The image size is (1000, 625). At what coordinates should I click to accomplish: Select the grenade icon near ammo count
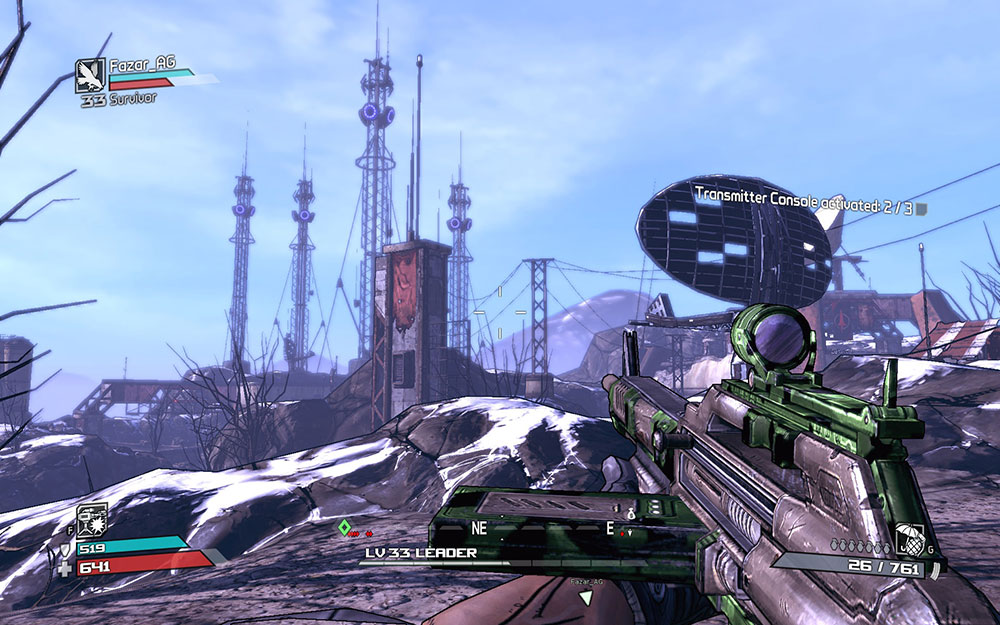click(909, 538)
